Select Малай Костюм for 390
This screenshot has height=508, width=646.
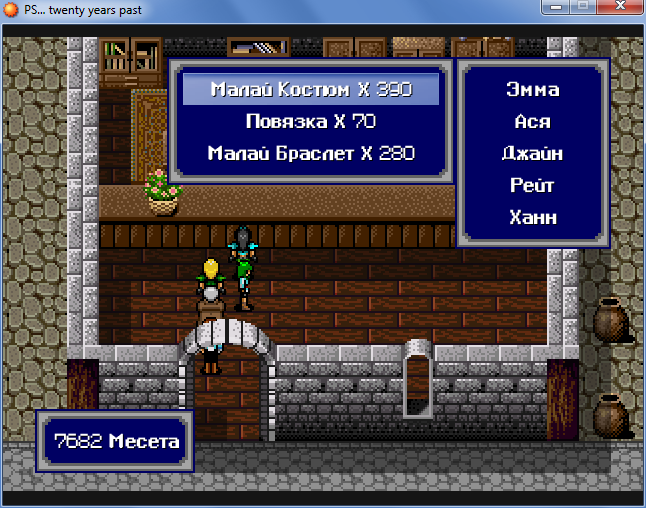point(311,90)
